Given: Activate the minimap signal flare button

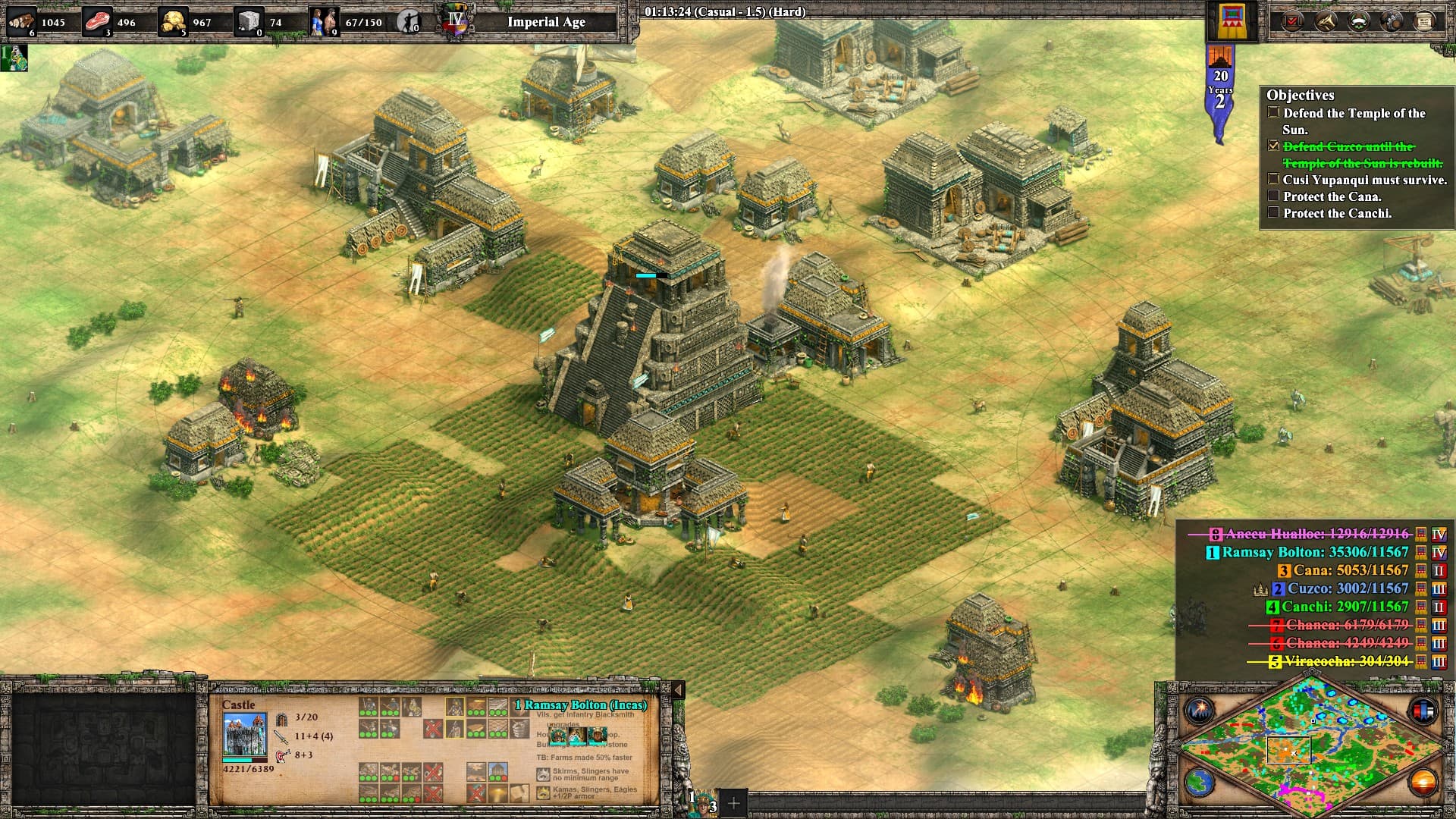Looking at the screenshot, I should tap(1200, 711).
